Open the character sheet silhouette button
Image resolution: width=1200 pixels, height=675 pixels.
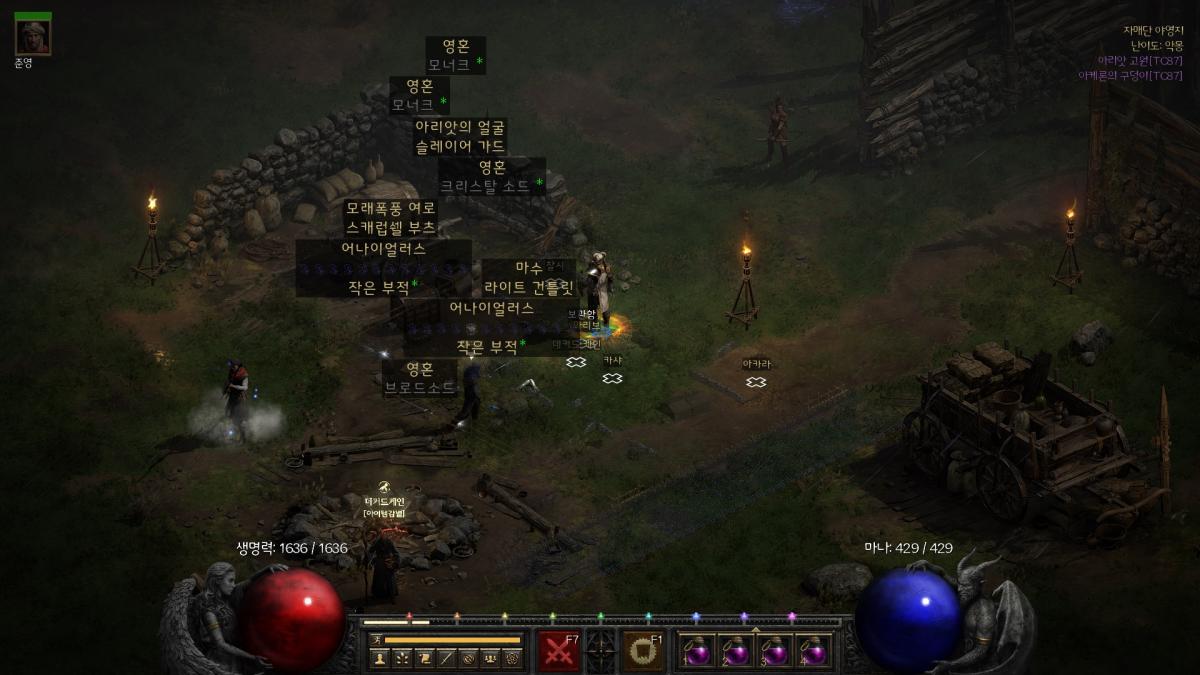[380, 658]
